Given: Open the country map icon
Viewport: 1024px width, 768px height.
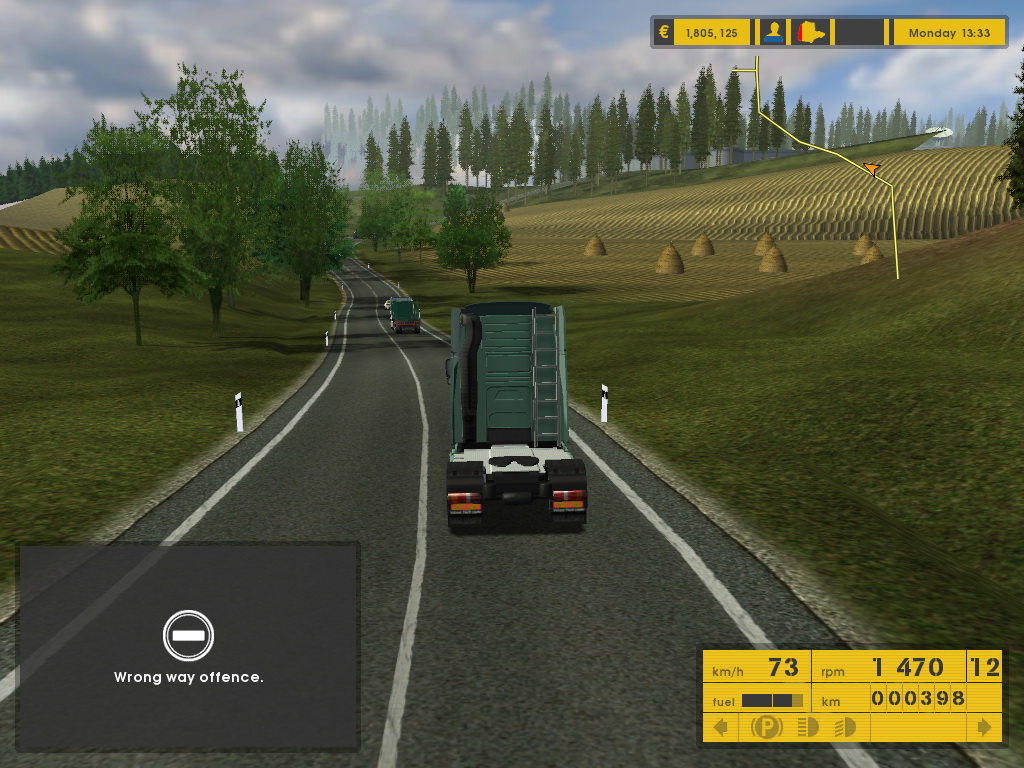Looking at the screenshot, I should point(810,32).
